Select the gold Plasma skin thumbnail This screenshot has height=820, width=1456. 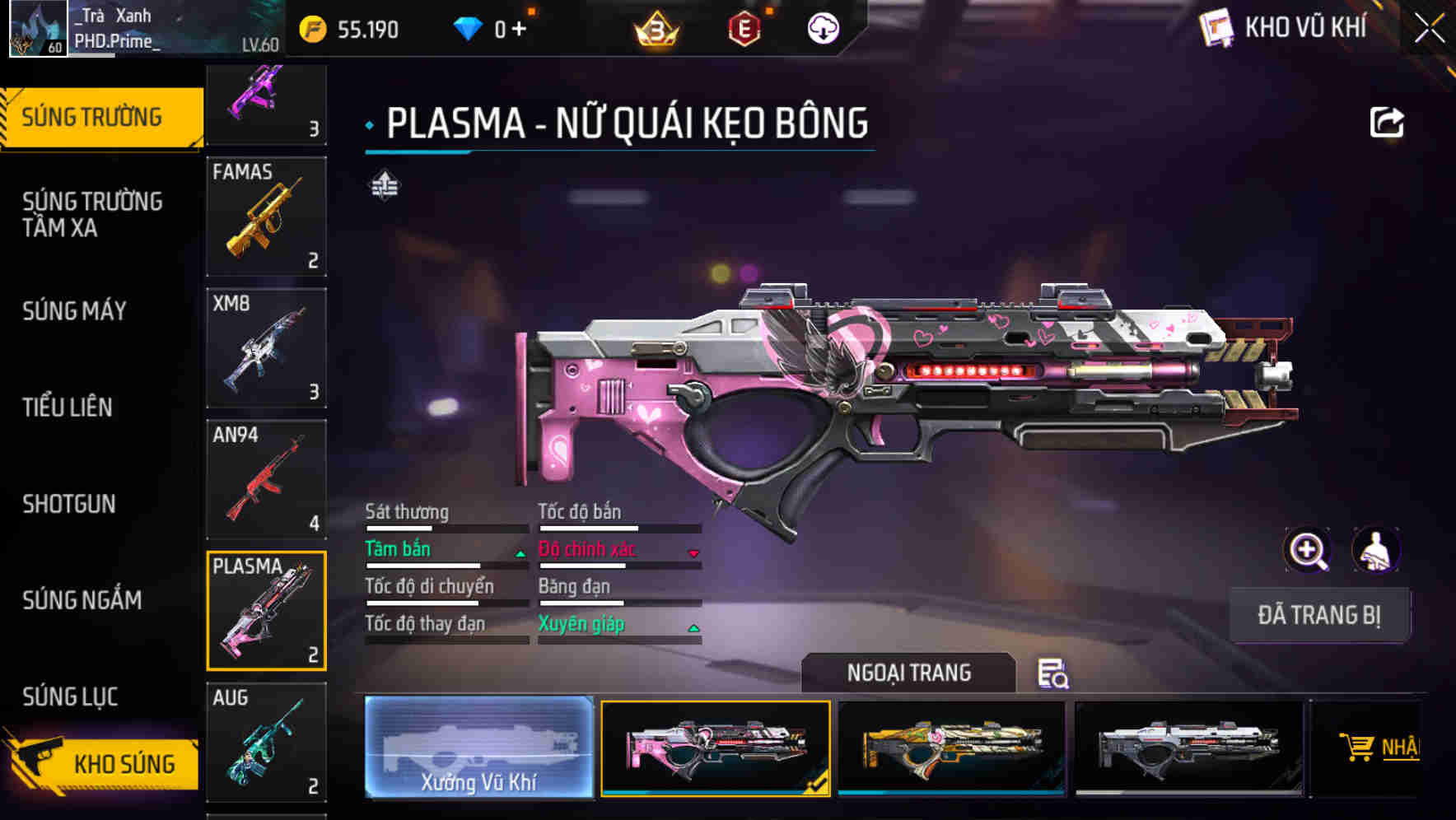[x=951, y=747]
